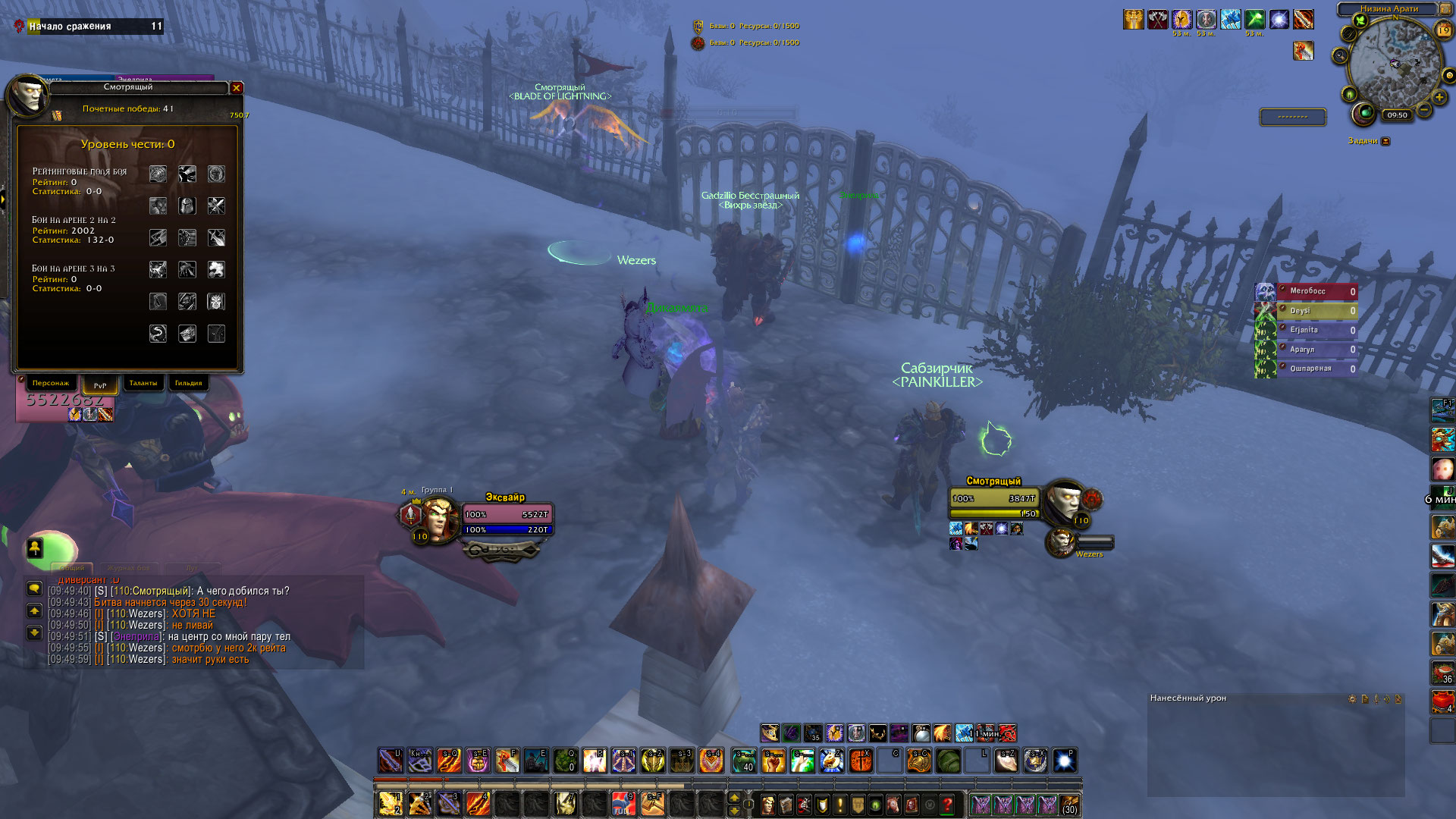Open the chat menu speech bubble button
The height and width of the screenshot is (819, 1456).
pos(34,588)
